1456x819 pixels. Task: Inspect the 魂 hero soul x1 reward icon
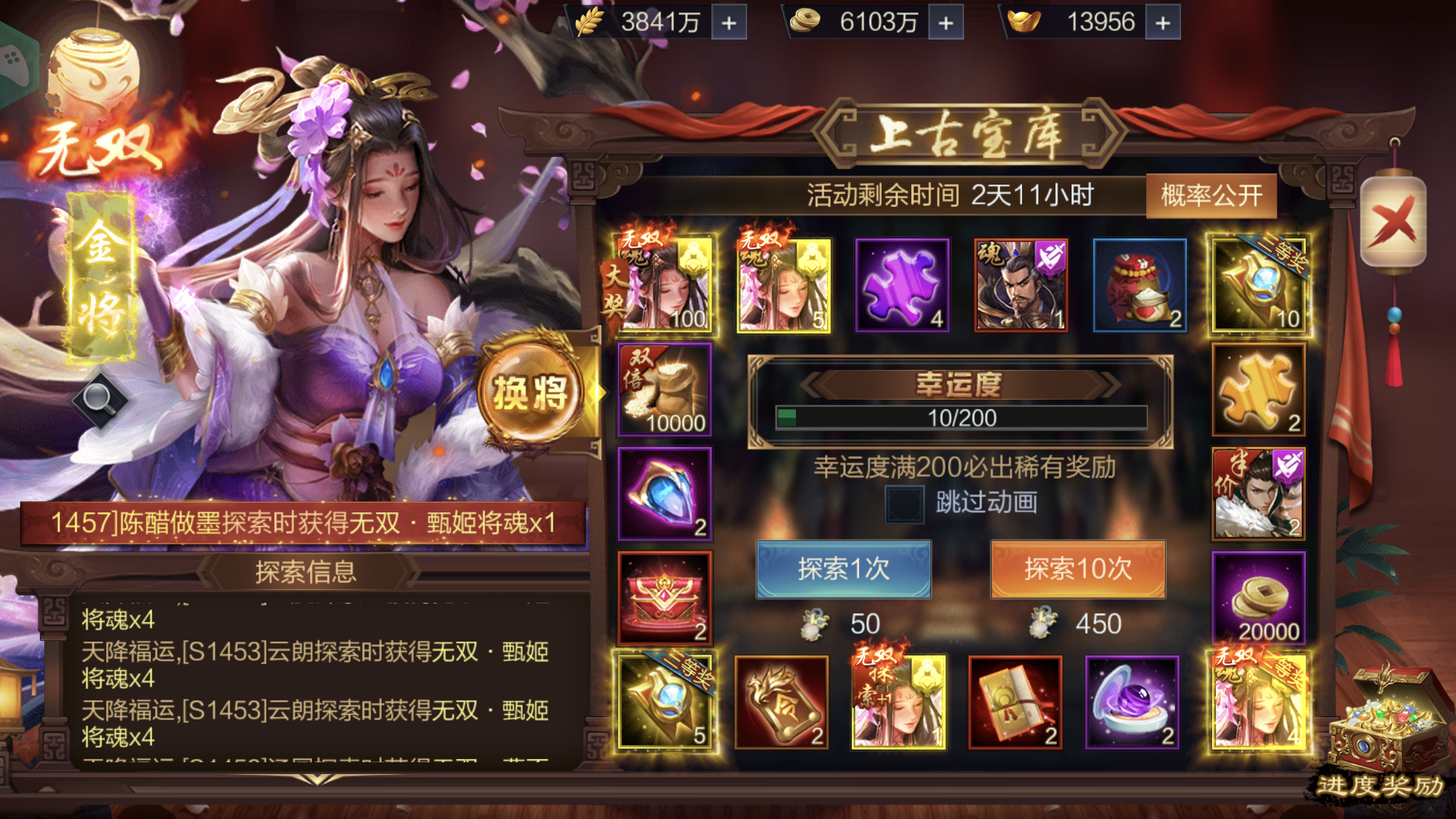click(x=1021, y=285)
